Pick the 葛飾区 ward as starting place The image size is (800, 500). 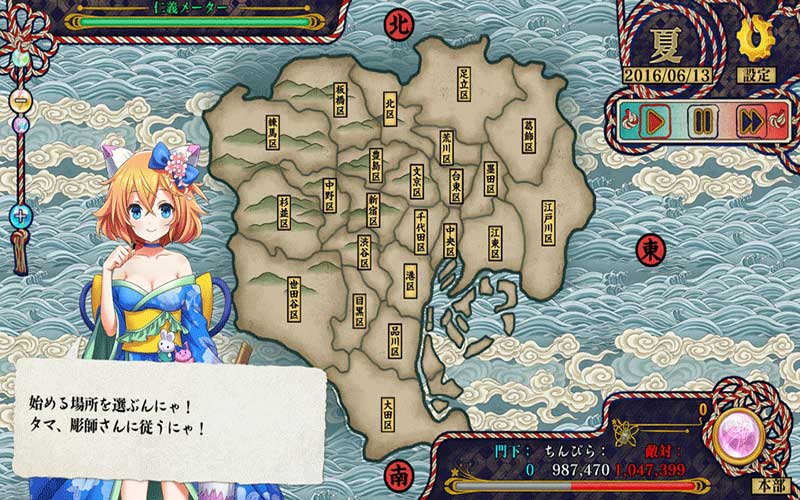tap(529, 136)
